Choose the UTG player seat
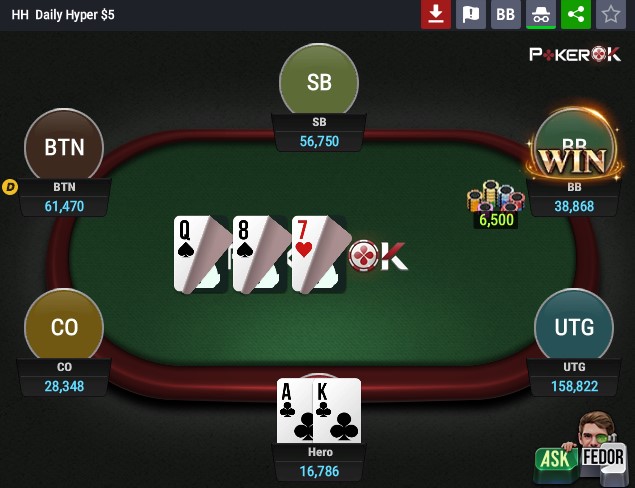Screen dimensions: 635x488 pos(573,327)
